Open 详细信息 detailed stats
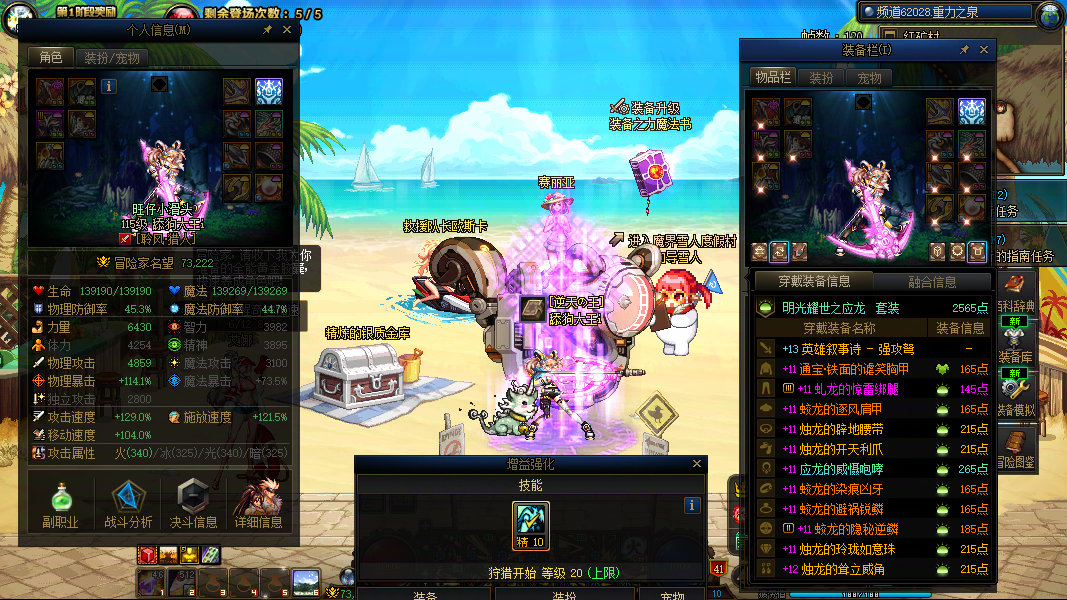This screenshot has height=600, width=1067. (x=258, y=504)
